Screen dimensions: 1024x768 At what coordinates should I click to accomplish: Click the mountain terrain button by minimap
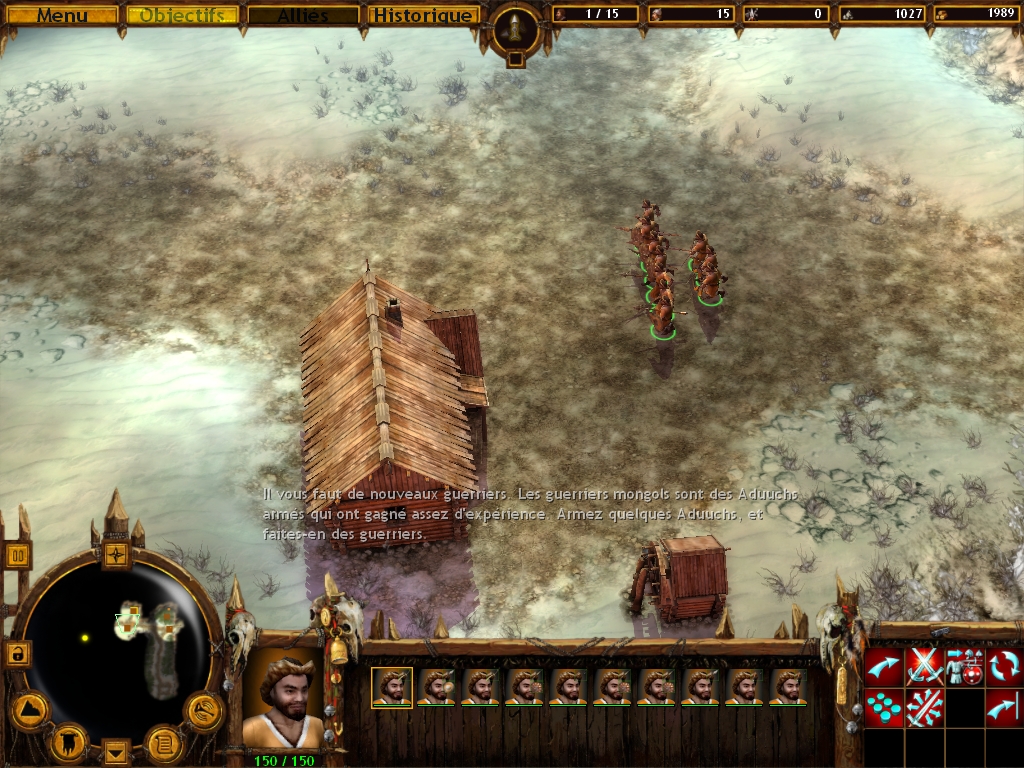[x=29, y=710]
